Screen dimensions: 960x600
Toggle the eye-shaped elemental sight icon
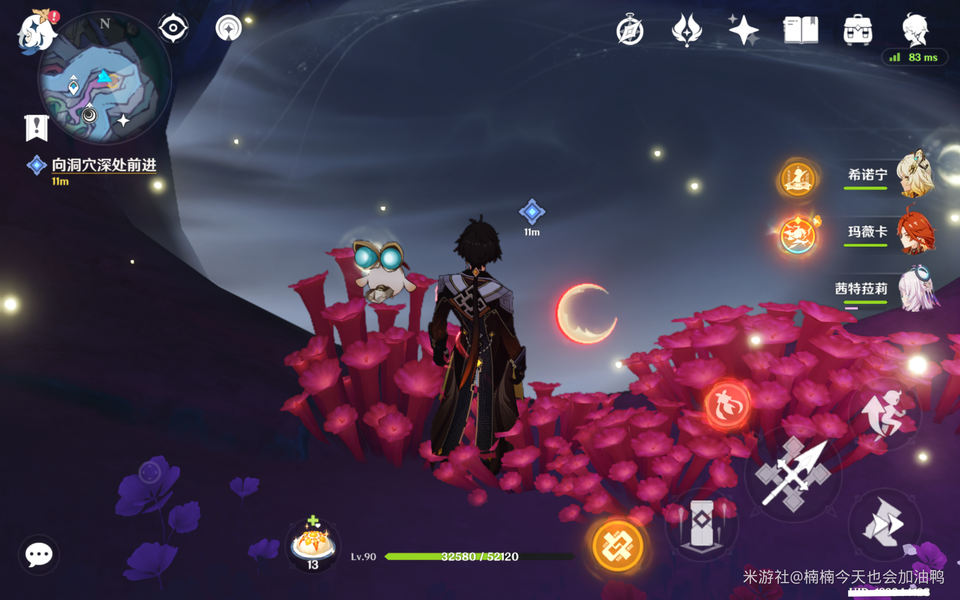(173, 28)
